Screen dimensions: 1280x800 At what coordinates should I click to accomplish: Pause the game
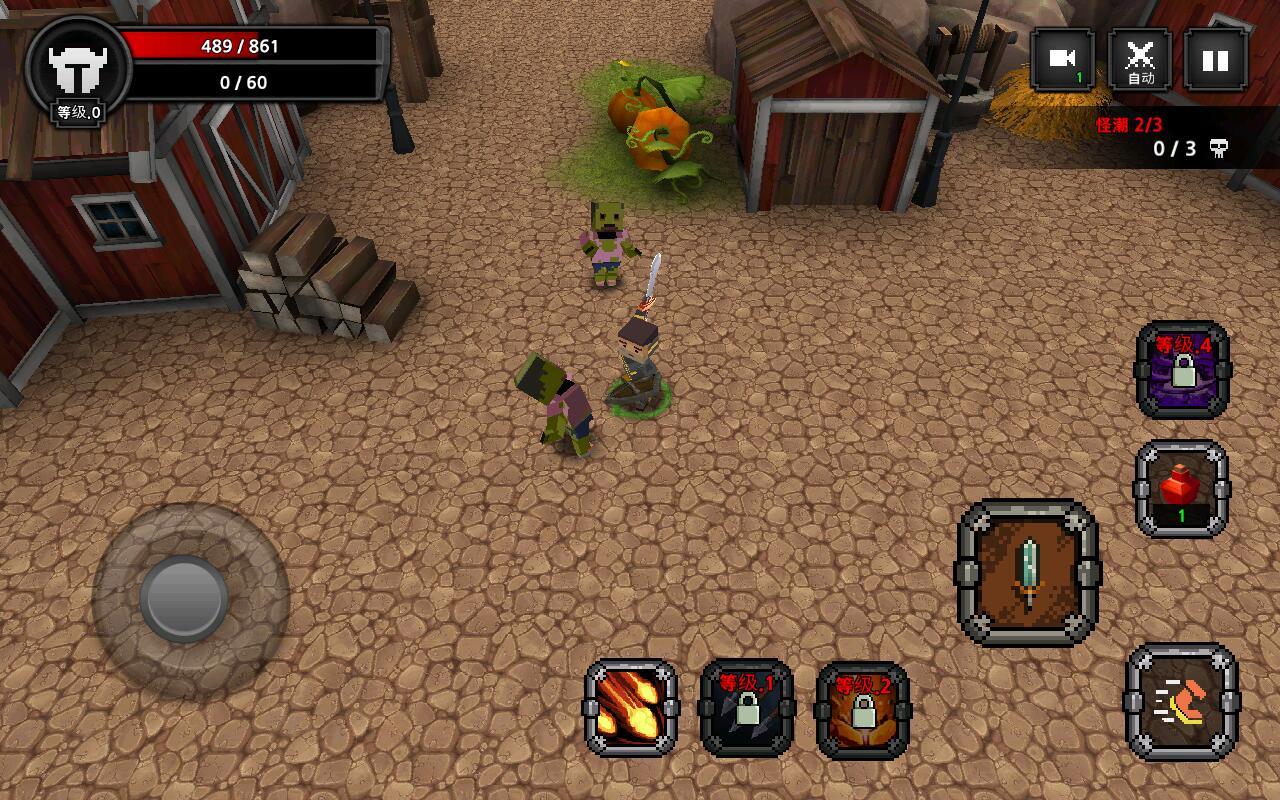[1215, 60]
